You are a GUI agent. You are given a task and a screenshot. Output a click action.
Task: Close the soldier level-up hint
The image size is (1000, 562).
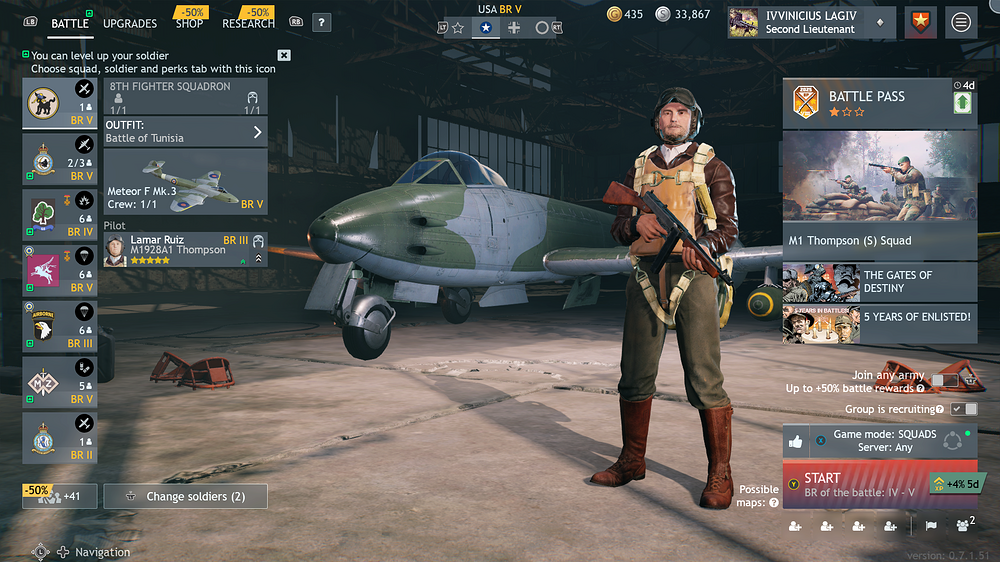pyautogui.click(x=284, y=55)
